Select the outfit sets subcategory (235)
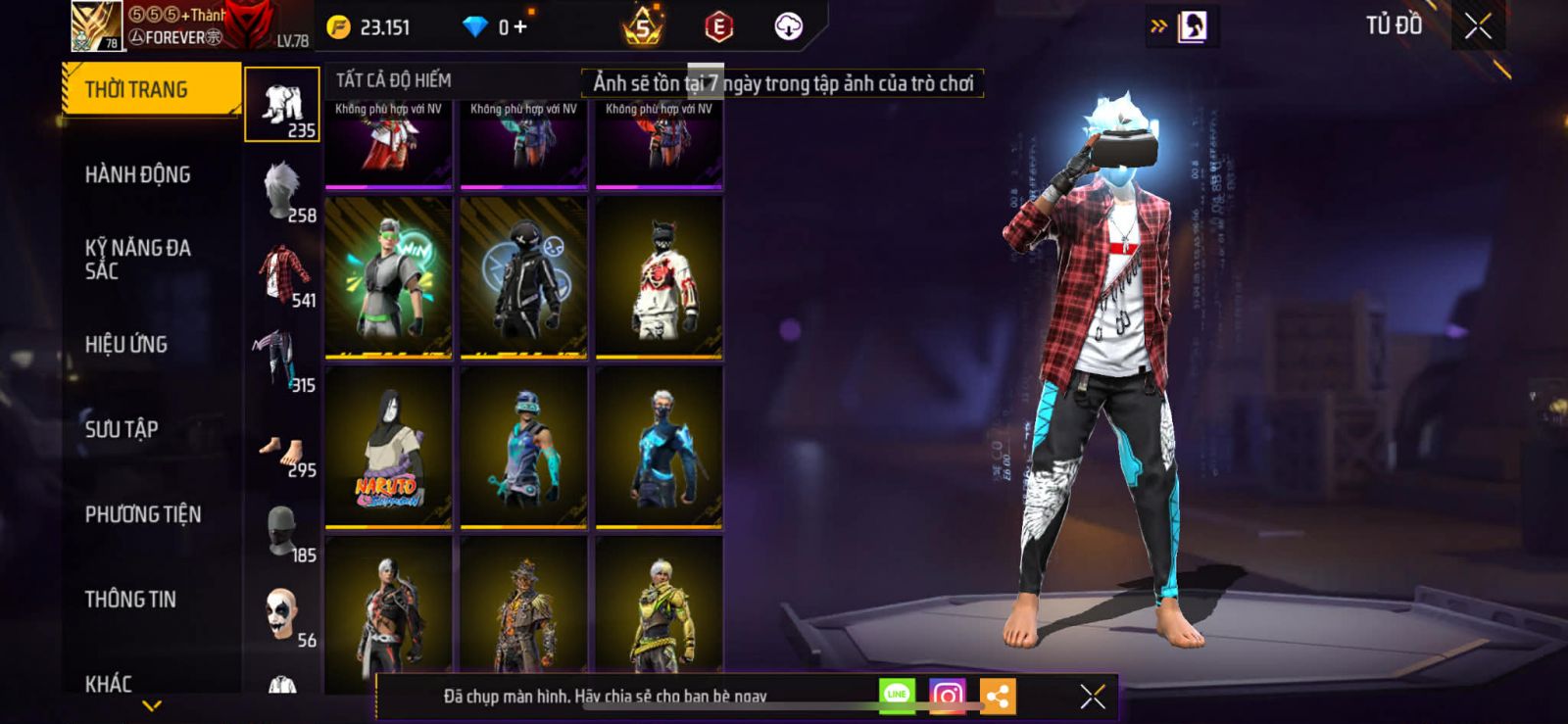 (282, 105)
